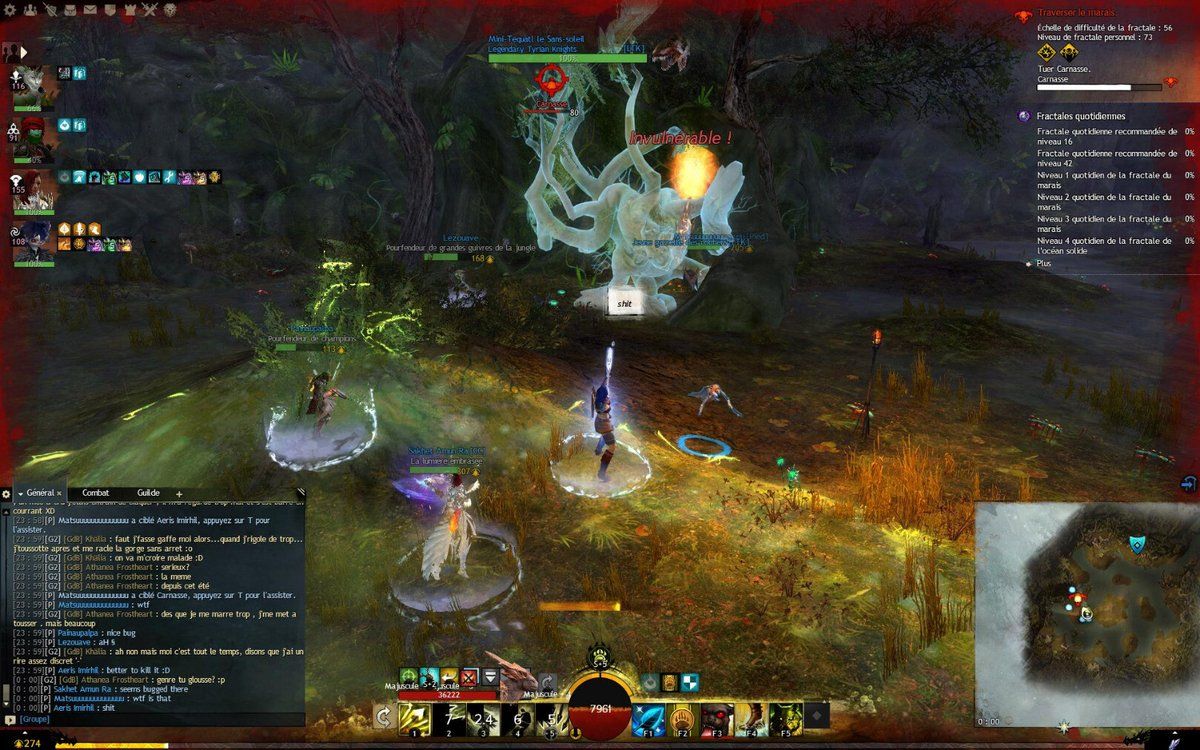Expand the Plus entry in daily fractals
Viewport: 1200px width, 750px height.
1043,263
